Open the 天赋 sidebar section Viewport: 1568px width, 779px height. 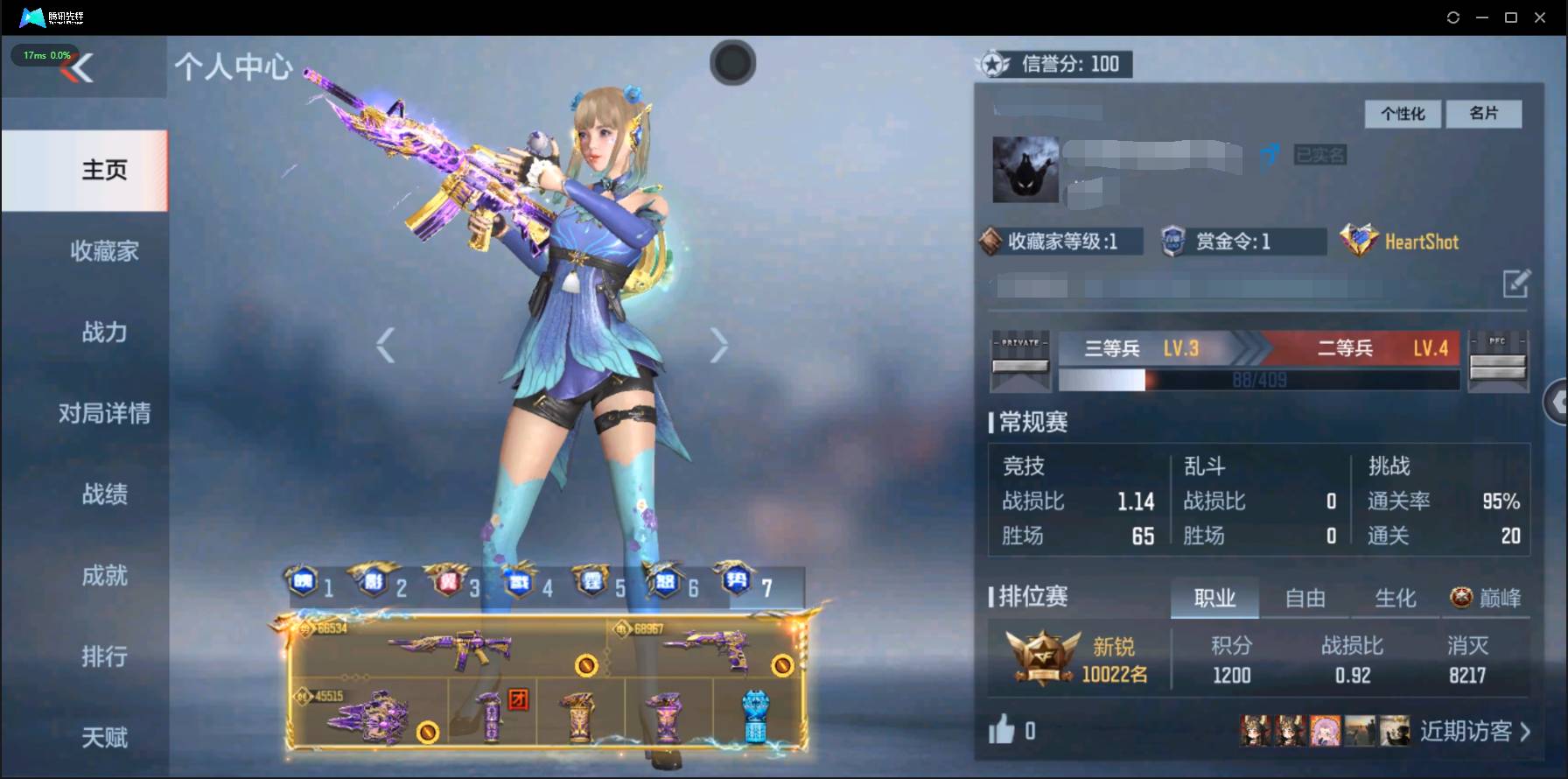click(104, 738)
